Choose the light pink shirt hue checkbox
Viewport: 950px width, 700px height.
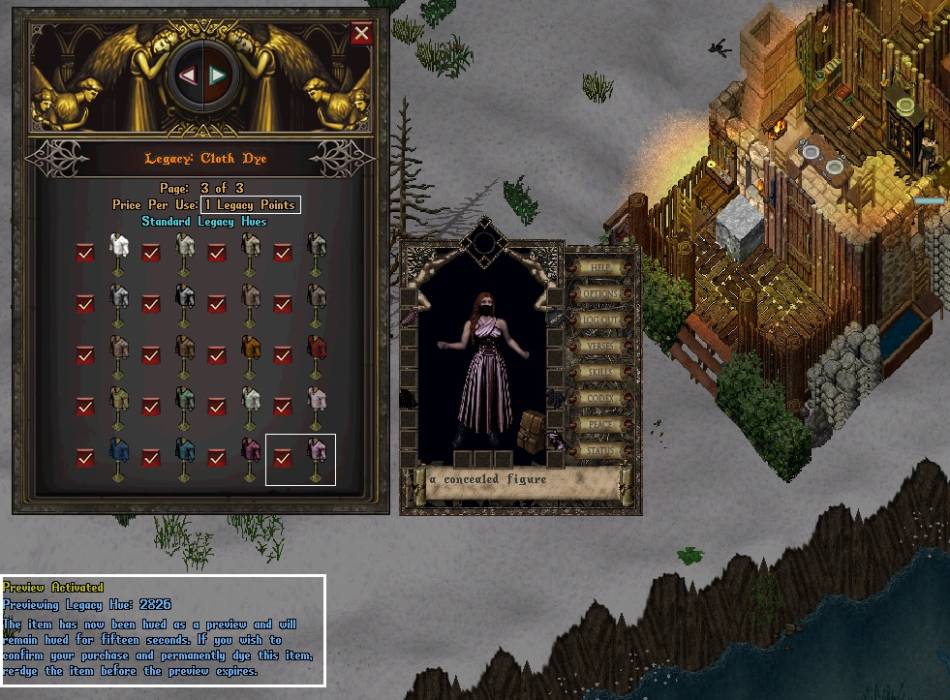coord(283,406)
